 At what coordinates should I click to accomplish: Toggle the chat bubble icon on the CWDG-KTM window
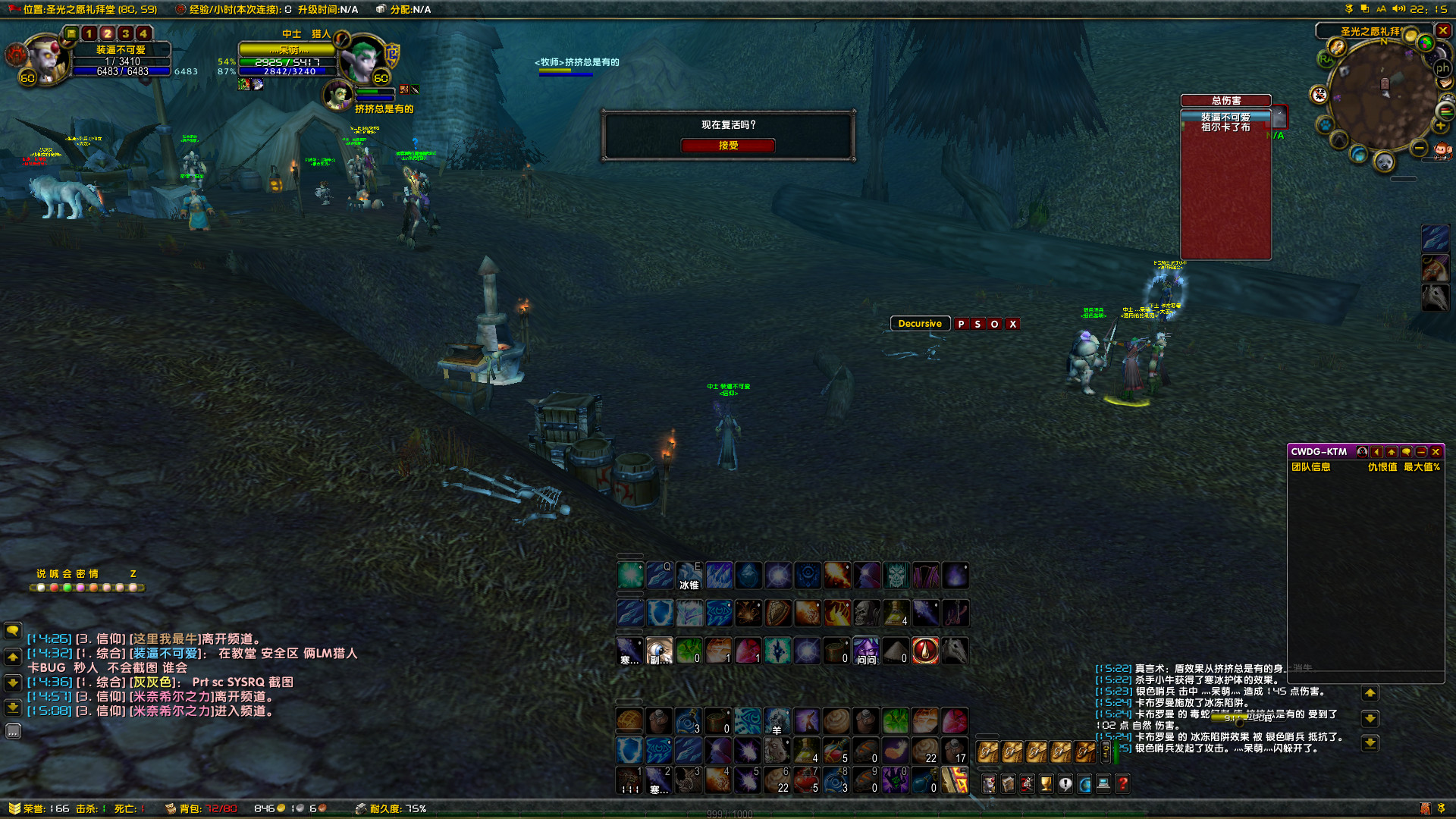1407,452
